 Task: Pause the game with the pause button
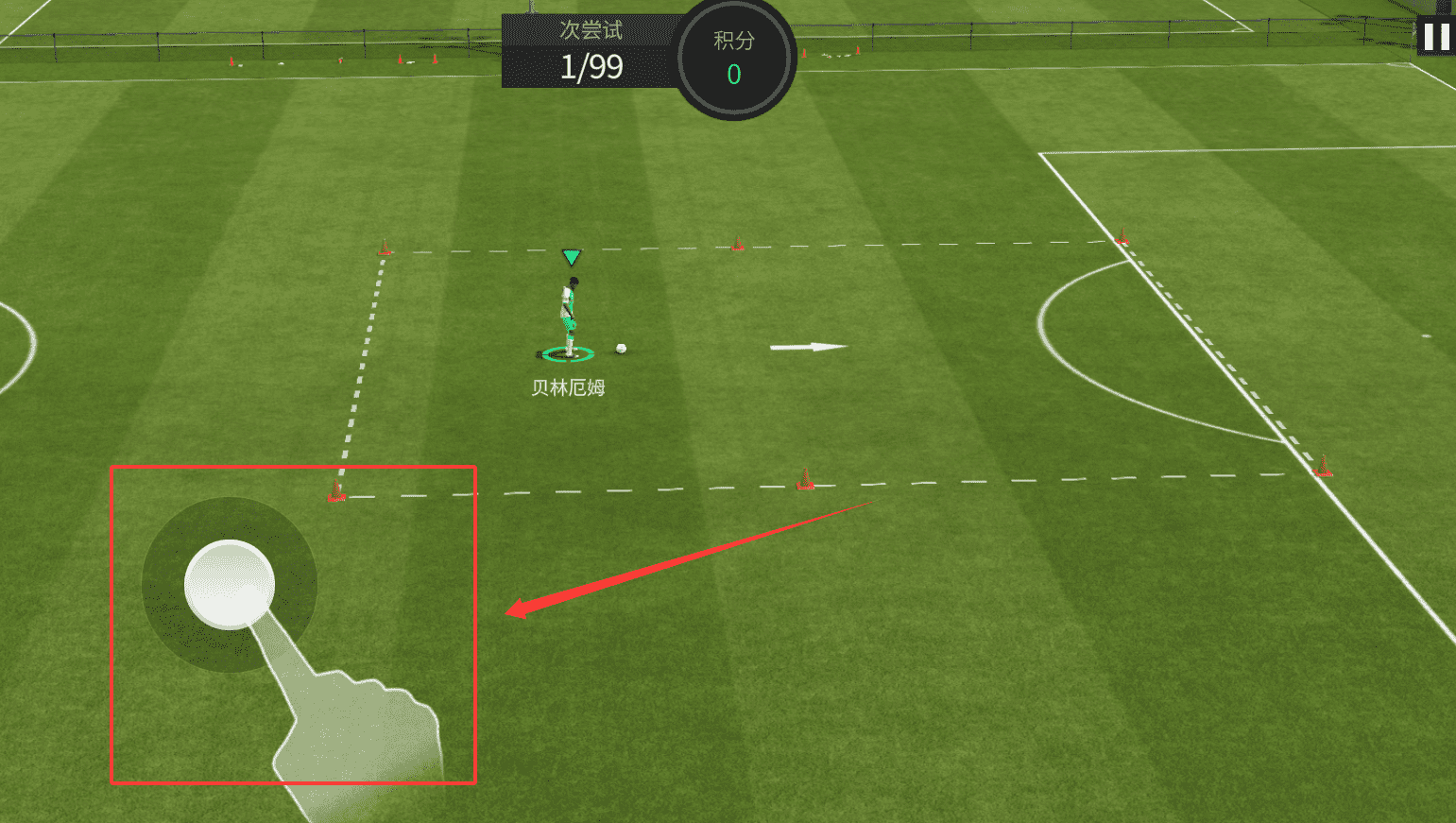pyautogui.click(x=1436, y=37)
